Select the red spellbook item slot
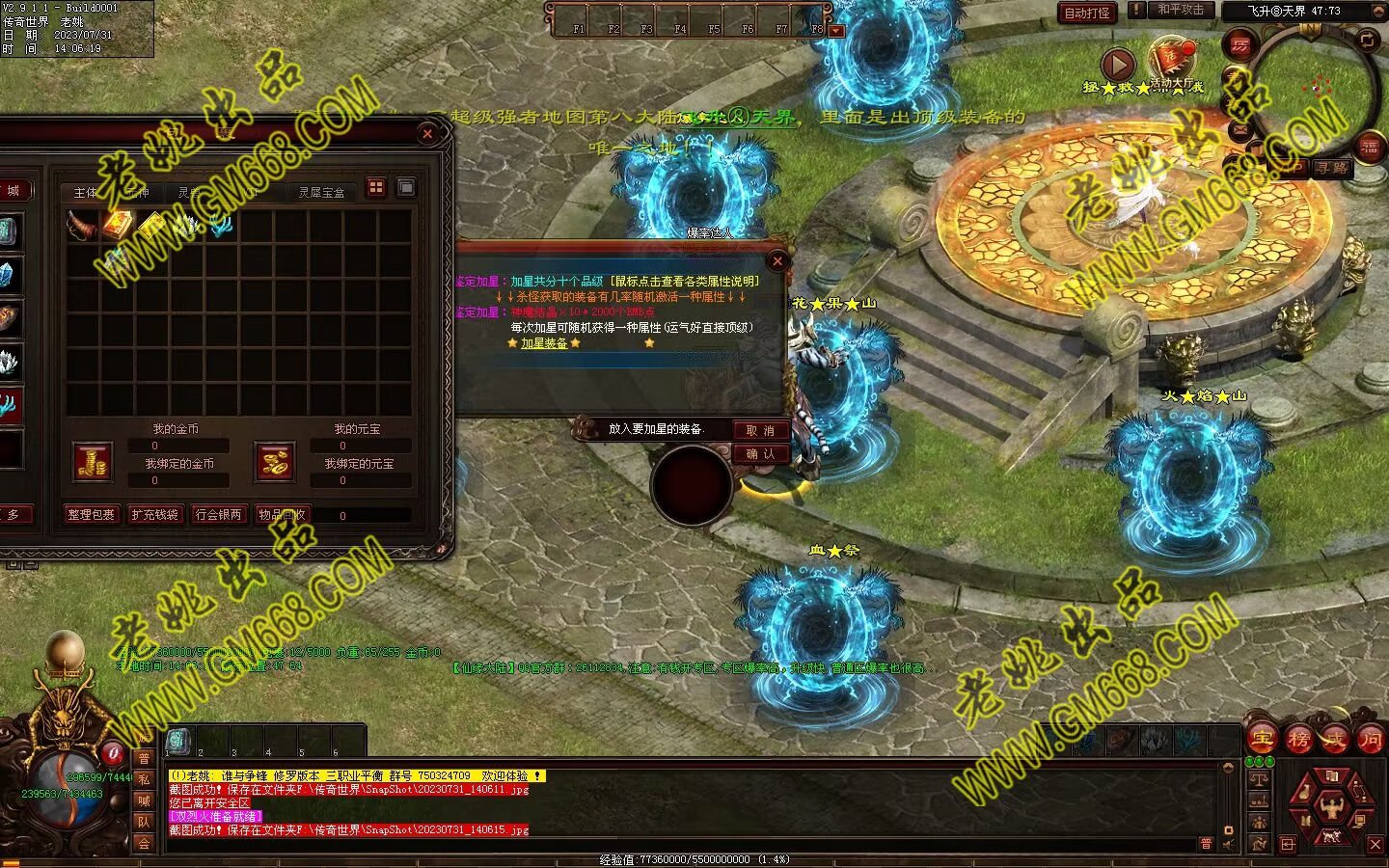Image resolution: width=1389 pixels, height=868 pixels. pos(118,227)
